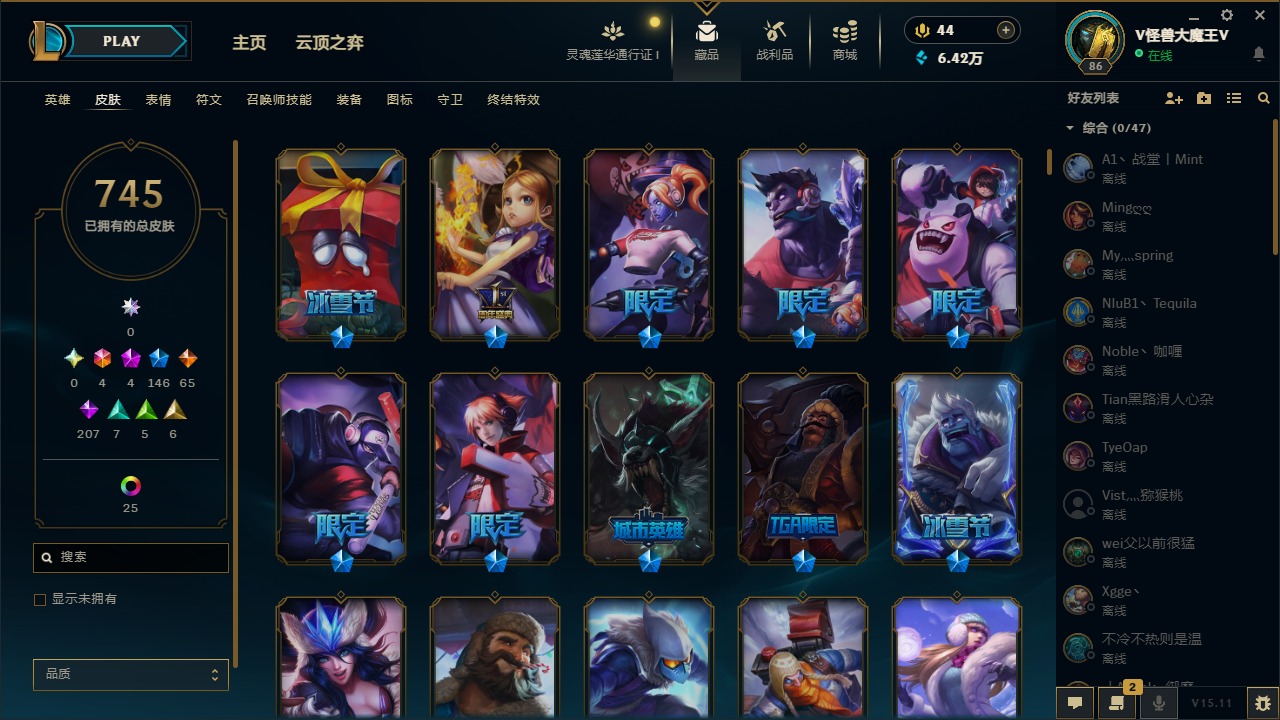1280x720 pixels.
Task: Enable the 显示未拥有 checkbox
Action: coord(40,599)
